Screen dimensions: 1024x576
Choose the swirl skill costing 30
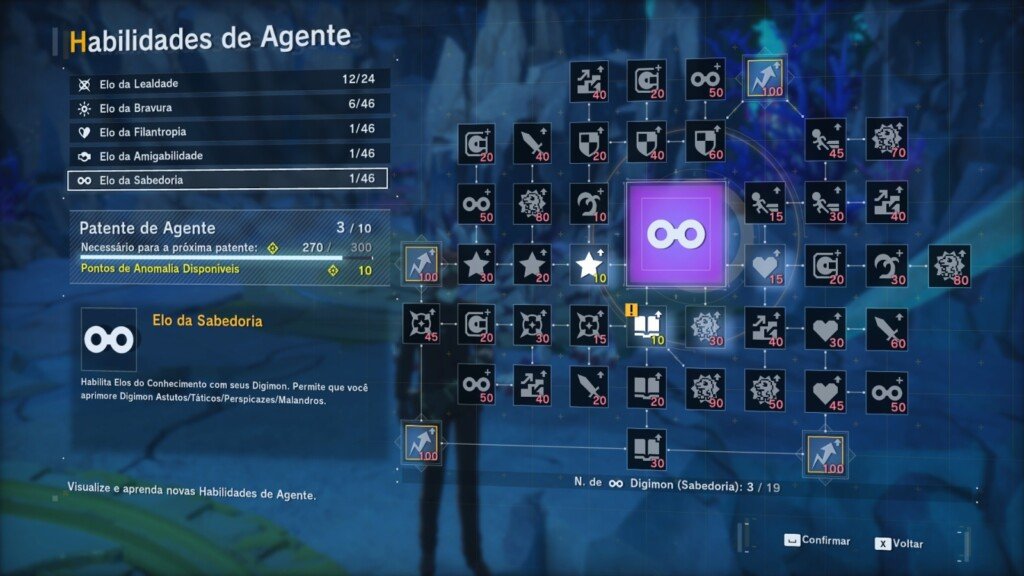click(x=886, y=265)
